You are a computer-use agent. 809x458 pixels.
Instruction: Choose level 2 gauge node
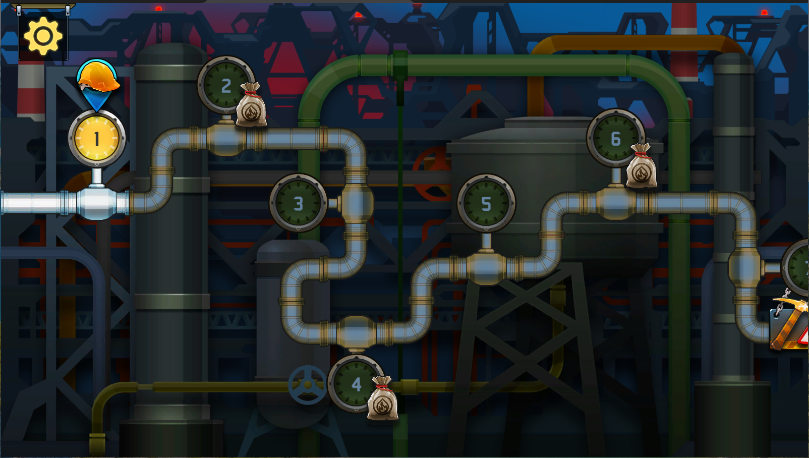point(227,87)
